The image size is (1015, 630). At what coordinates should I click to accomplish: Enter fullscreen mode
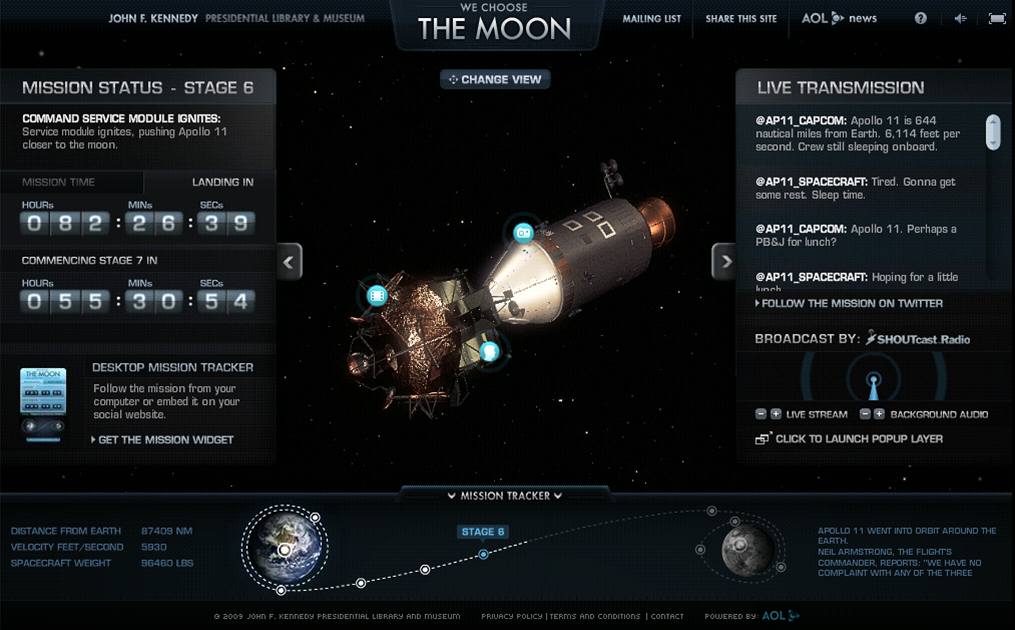pyautogui.click(x=996, y=18)
